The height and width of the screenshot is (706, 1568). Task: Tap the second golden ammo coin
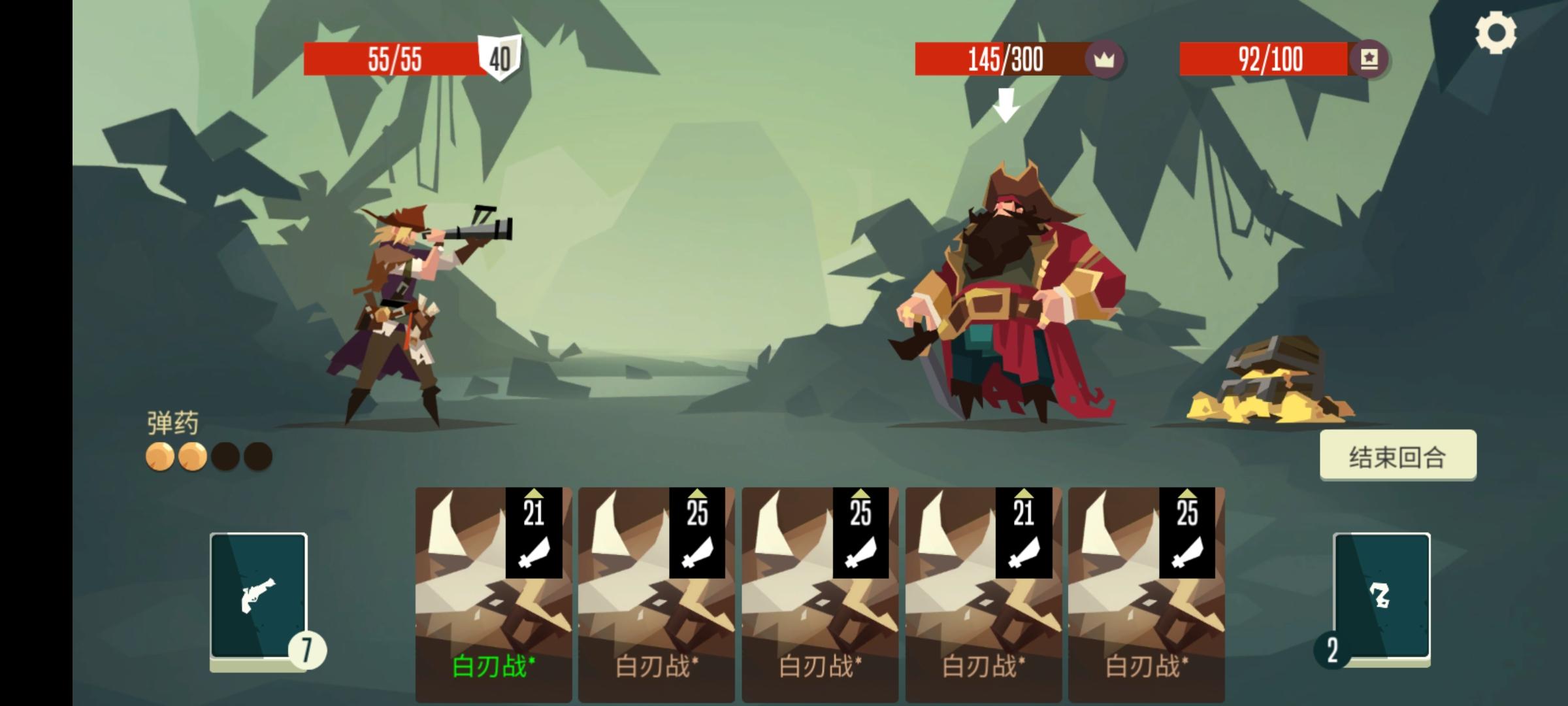point(193,455)
